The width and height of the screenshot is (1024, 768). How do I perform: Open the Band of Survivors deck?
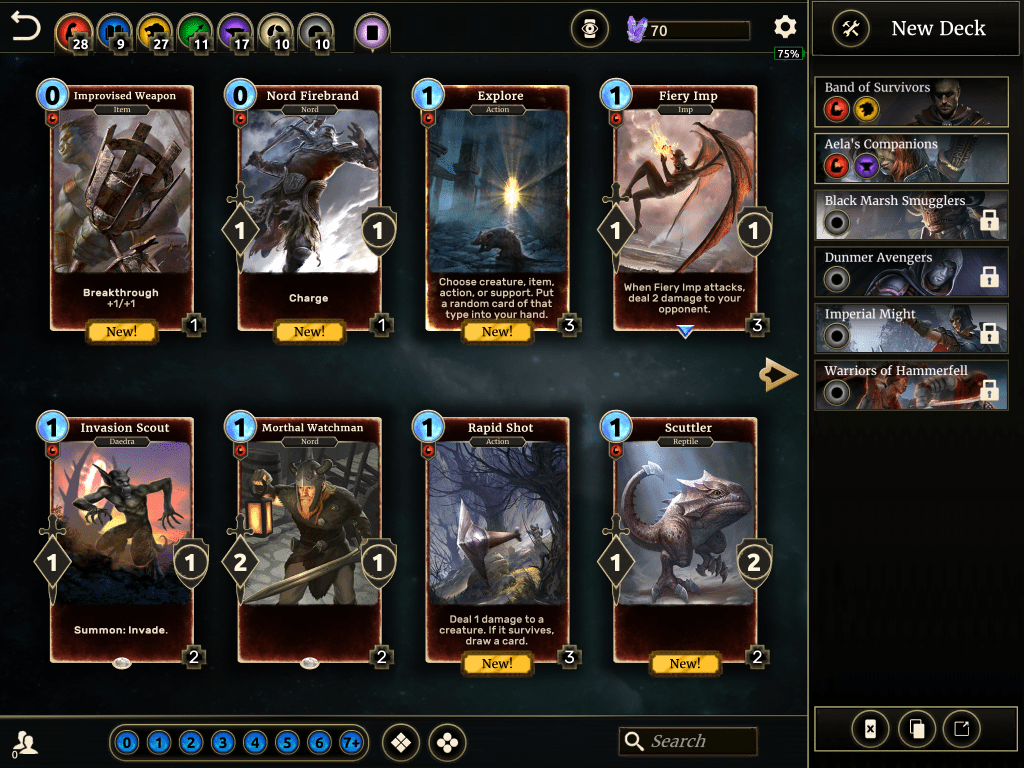[911, 99]
